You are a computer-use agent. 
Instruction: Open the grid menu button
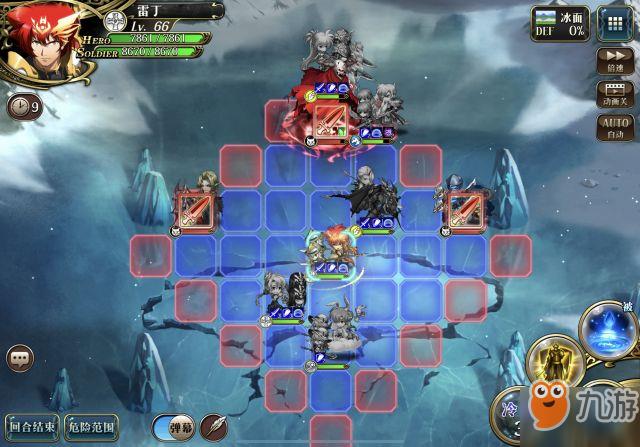pos(610,22)
